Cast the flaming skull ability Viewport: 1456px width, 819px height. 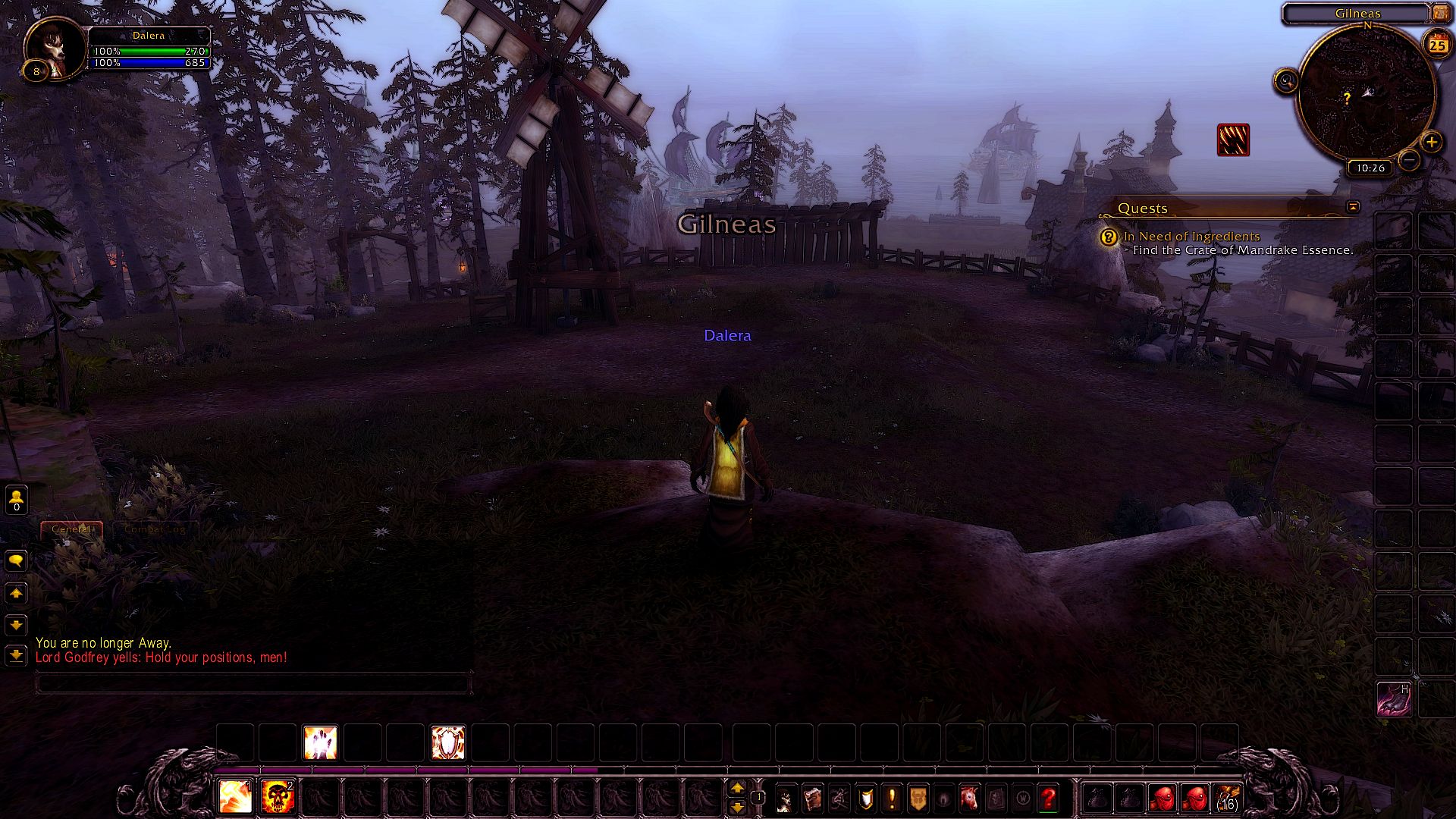(277, 797)
